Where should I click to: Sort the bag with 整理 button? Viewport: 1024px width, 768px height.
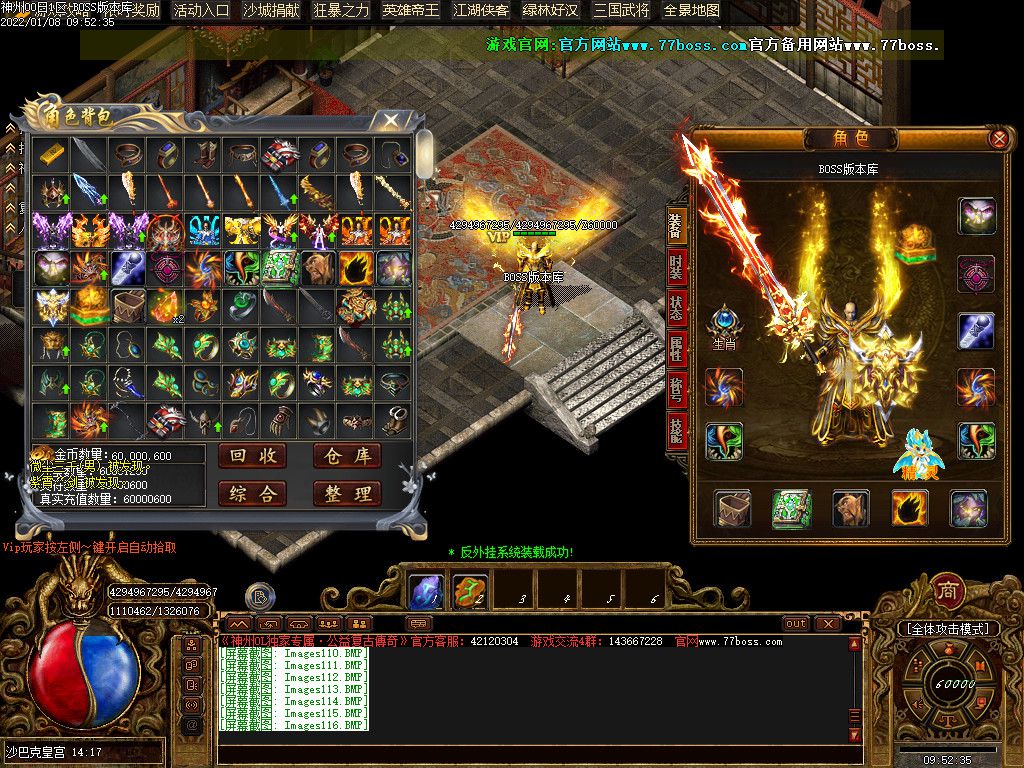347,493
